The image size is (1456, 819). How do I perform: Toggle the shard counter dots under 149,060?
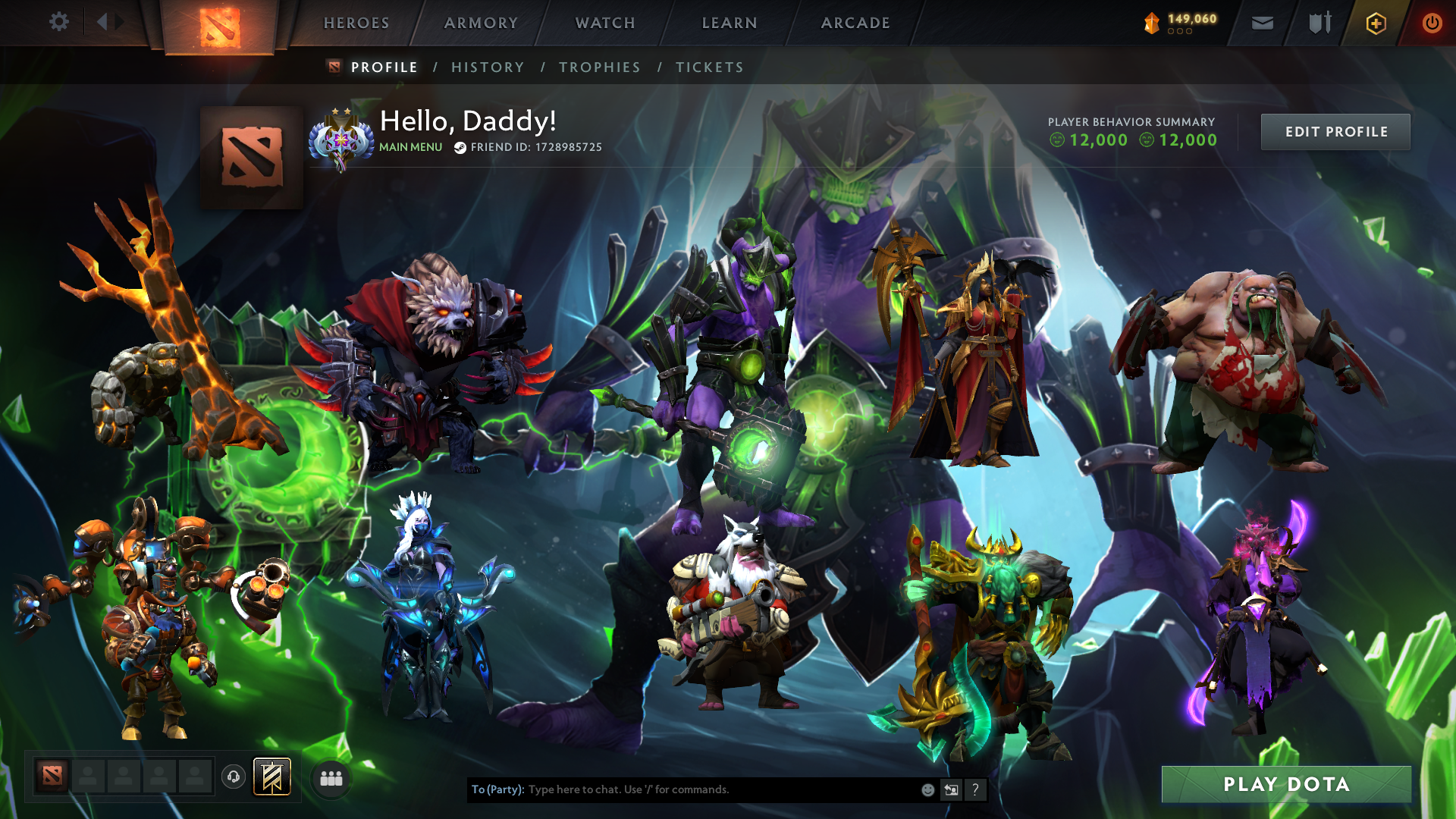pos(1180,32)
